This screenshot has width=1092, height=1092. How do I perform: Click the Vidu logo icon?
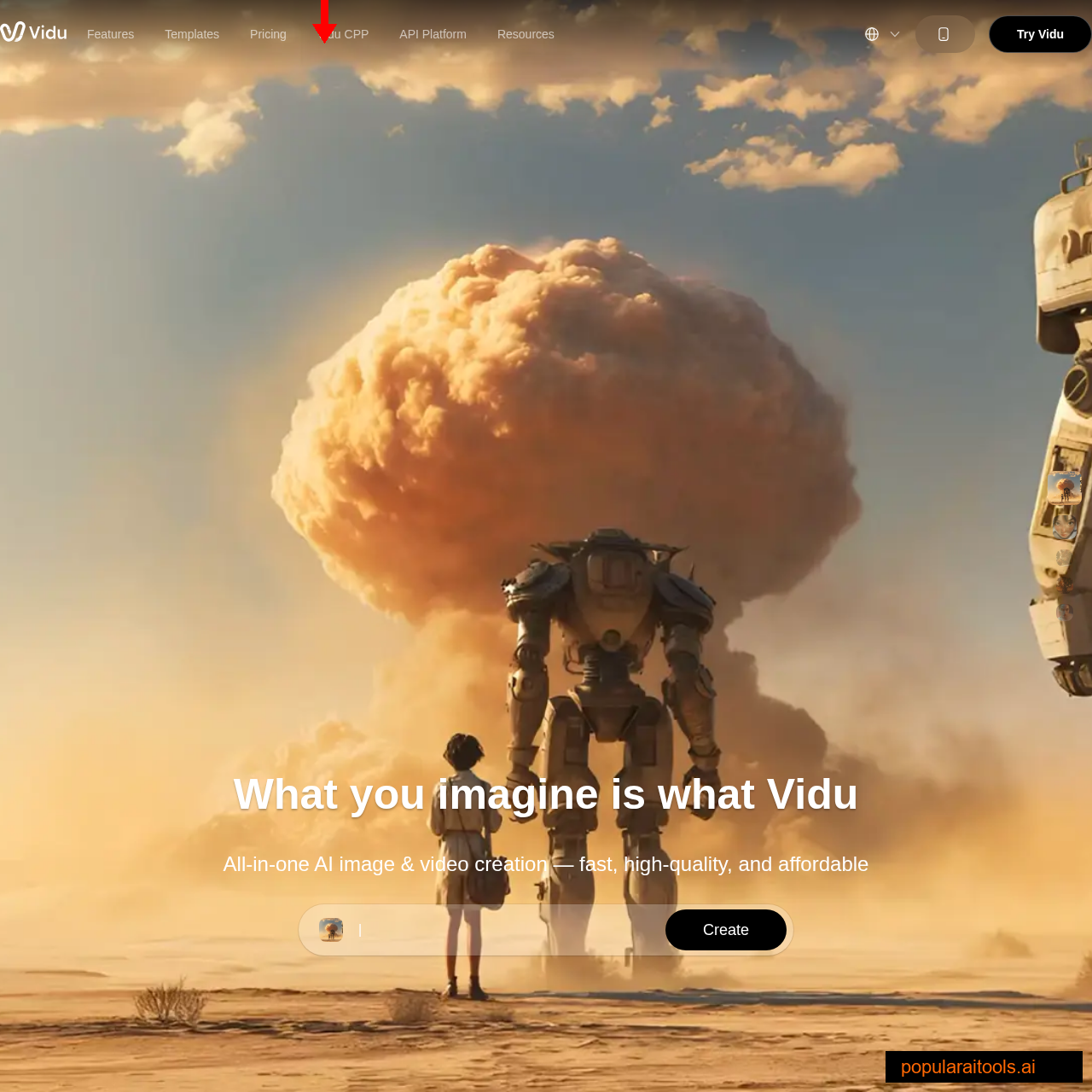12,32
